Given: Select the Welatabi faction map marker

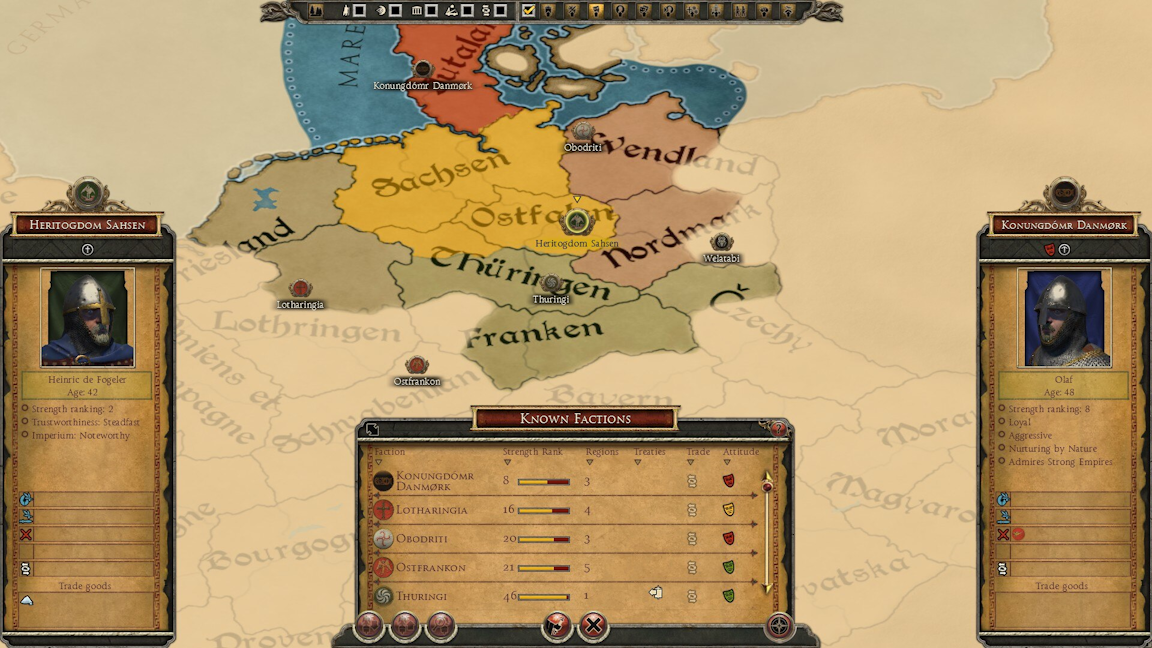Looking at the screenshot, I should click(721, 243).
